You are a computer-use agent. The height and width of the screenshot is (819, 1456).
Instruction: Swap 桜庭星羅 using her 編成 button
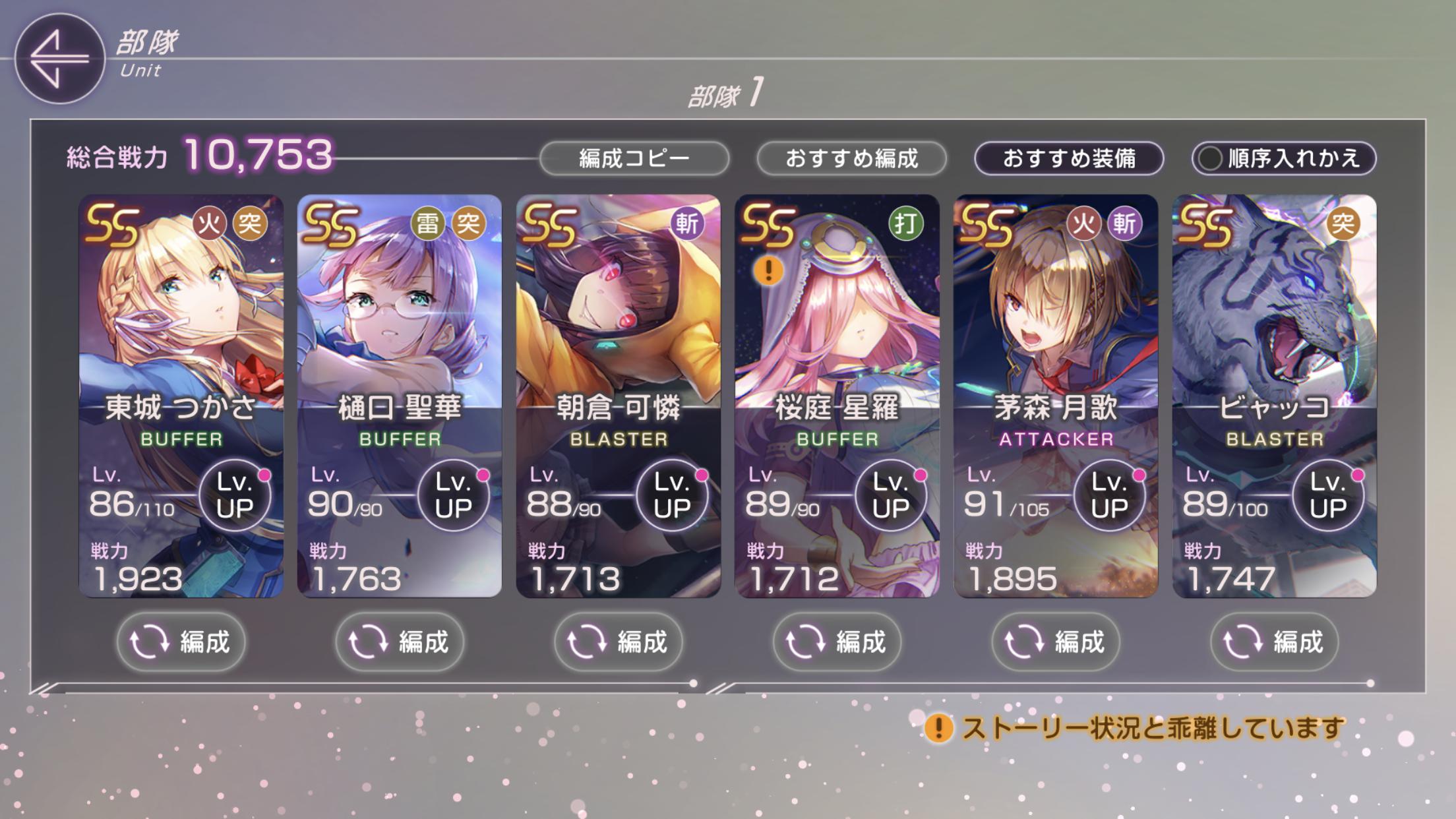tap(837, 642)
